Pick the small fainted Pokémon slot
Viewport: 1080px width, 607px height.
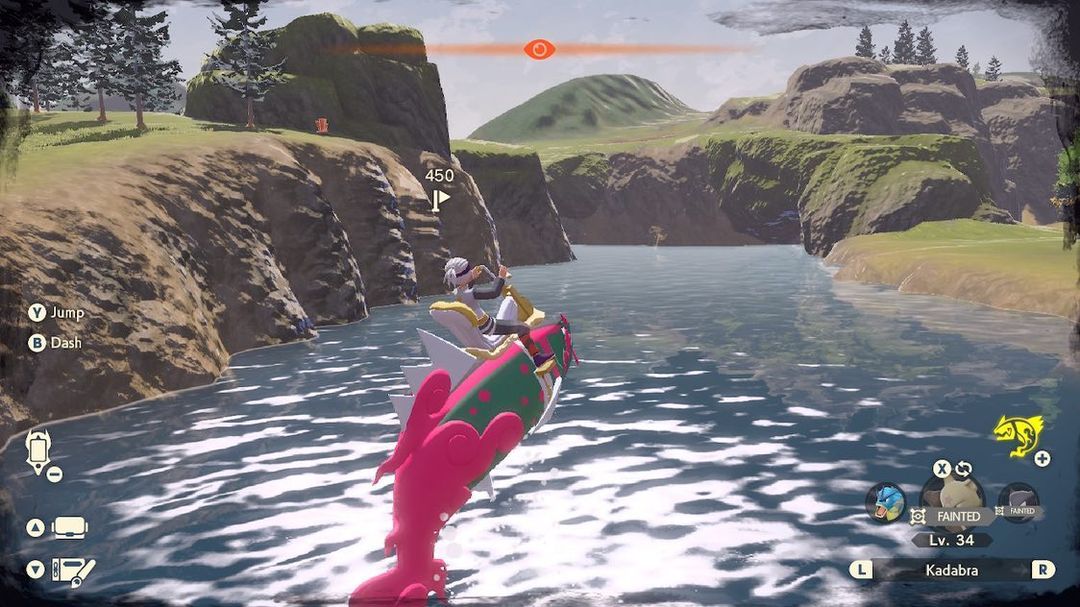pos(1019,501)
